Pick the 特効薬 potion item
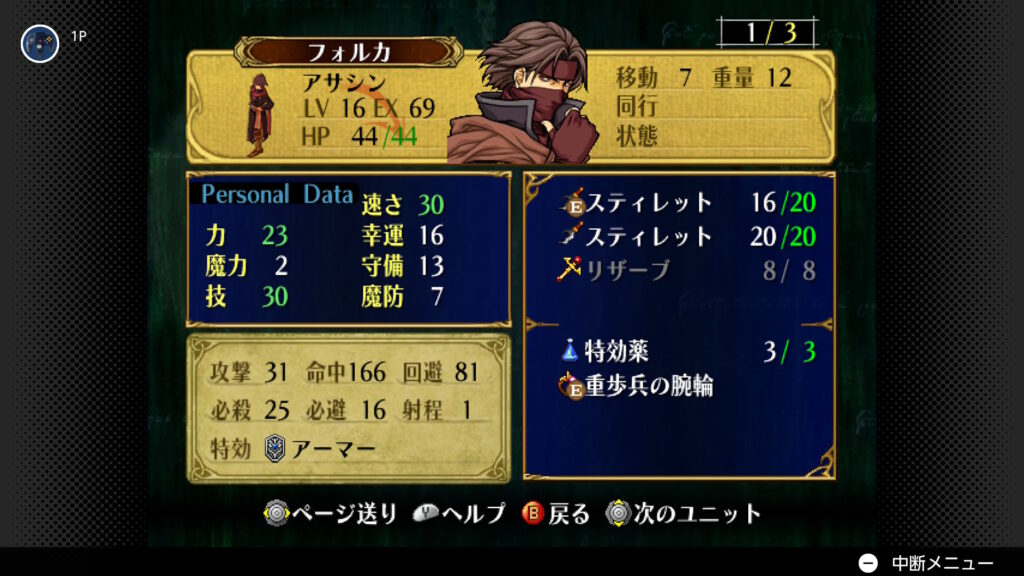This screenshot has width=1024, height=576. [615, 351]
